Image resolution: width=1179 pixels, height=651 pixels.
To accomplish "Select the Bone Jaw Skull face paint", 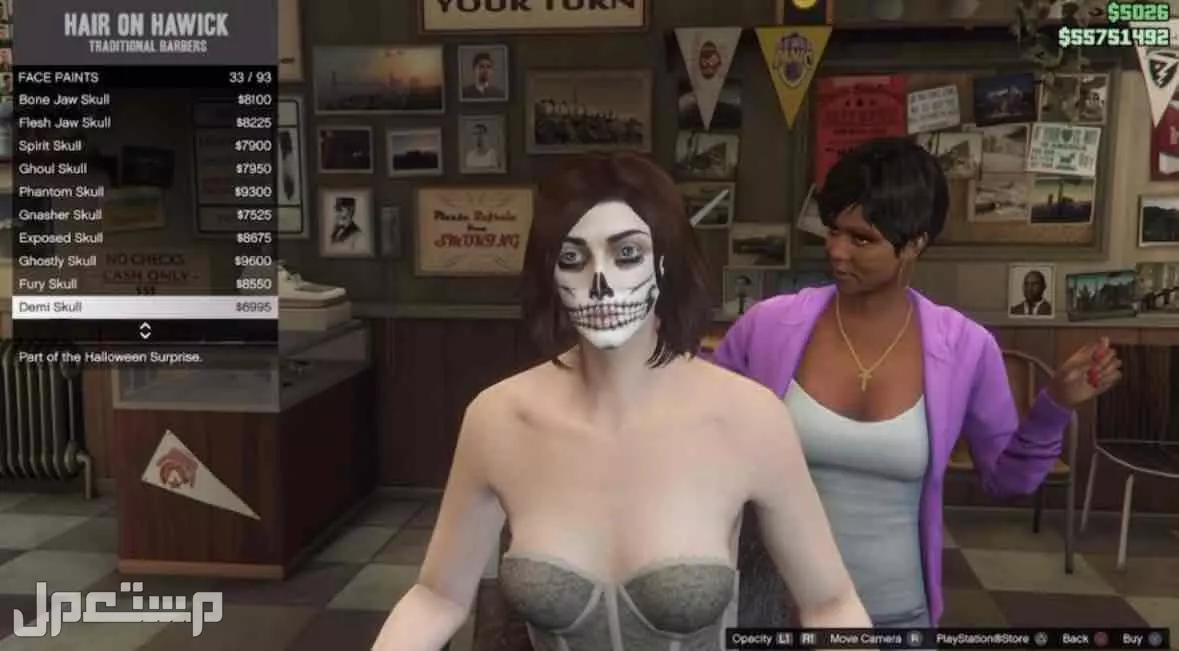I will tap(144, 100).
